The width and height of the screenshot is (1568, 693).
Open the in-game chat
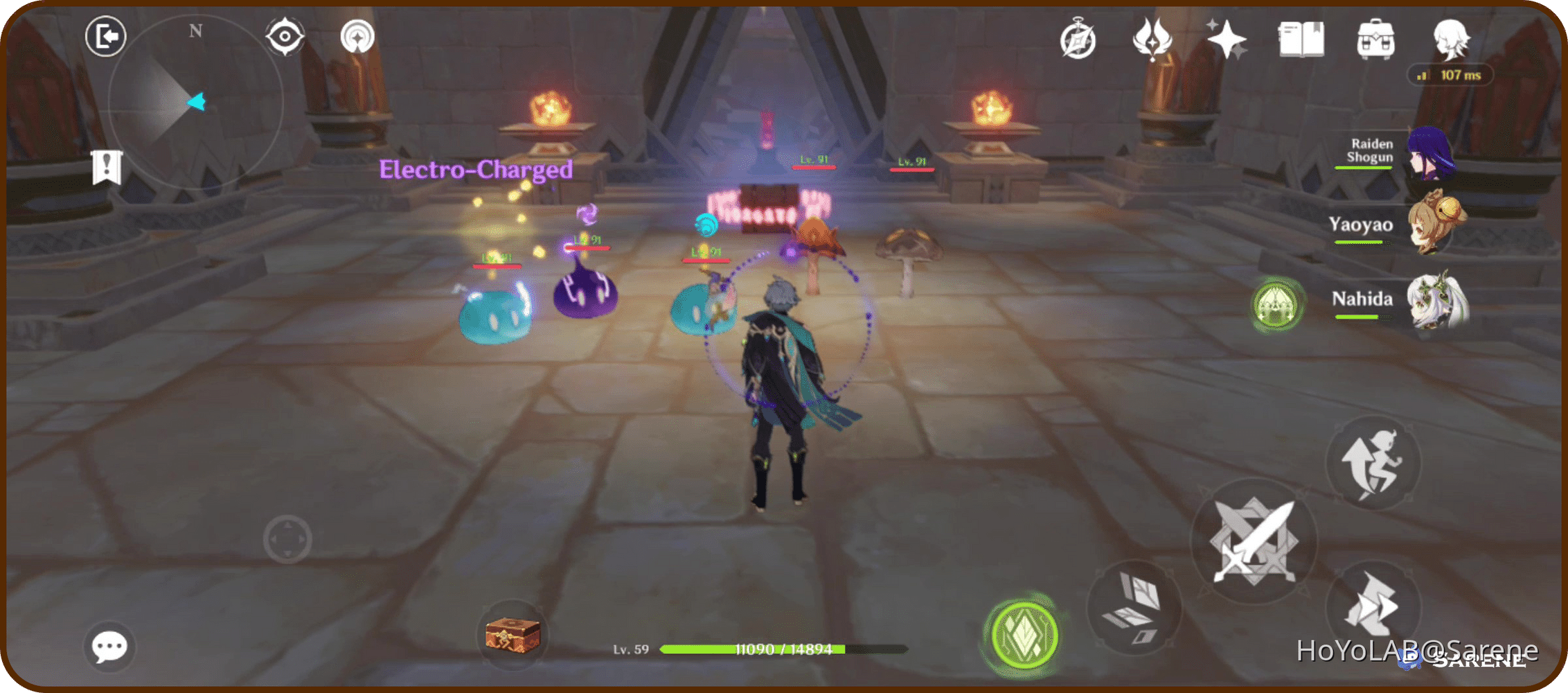click(x=109, y=646)
